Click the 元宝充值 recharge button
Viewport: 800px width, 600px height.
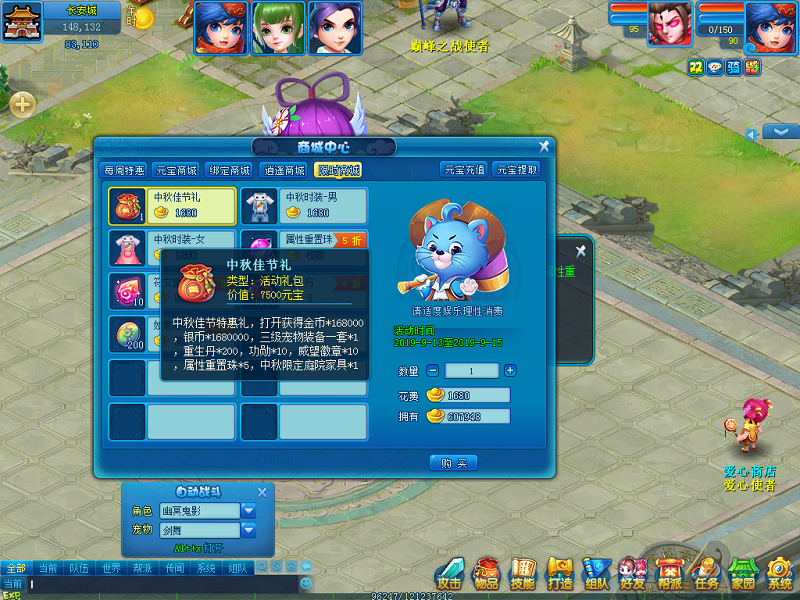coord(463,170)
